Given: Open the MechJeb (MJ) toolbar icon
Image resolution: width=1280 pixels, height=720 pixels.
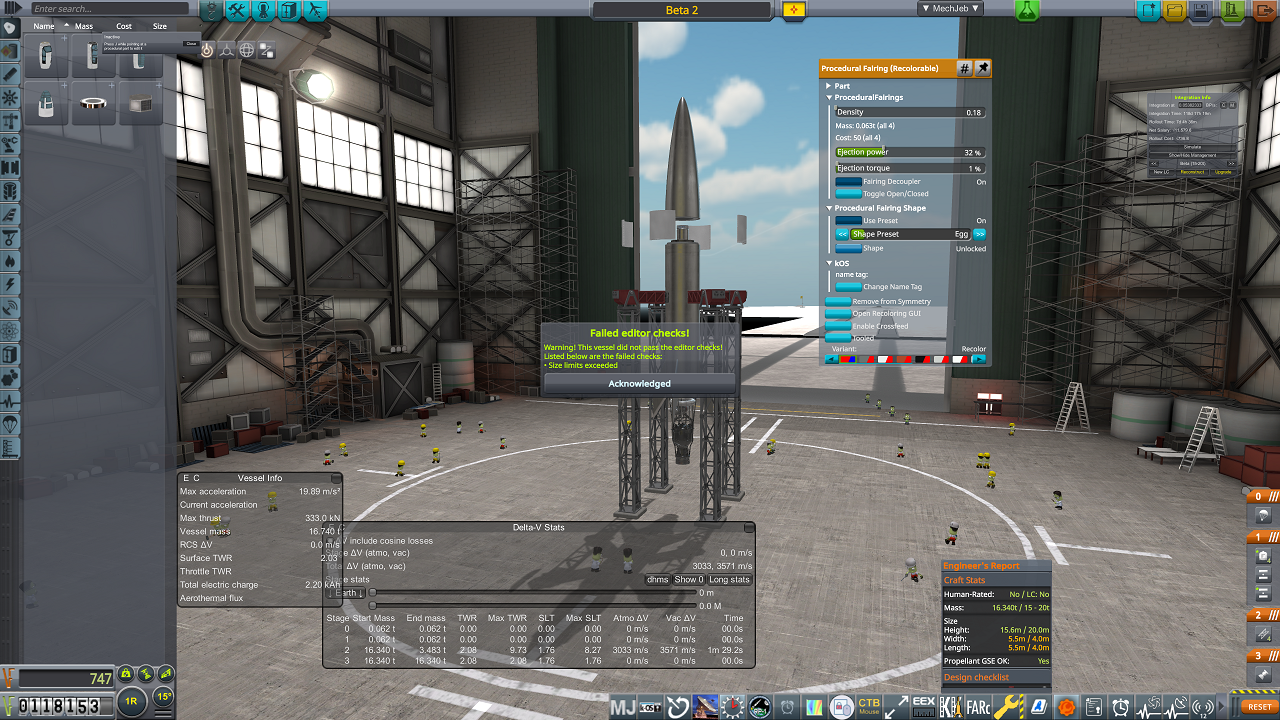Looking at the screenshot, I should pos(622,706).
